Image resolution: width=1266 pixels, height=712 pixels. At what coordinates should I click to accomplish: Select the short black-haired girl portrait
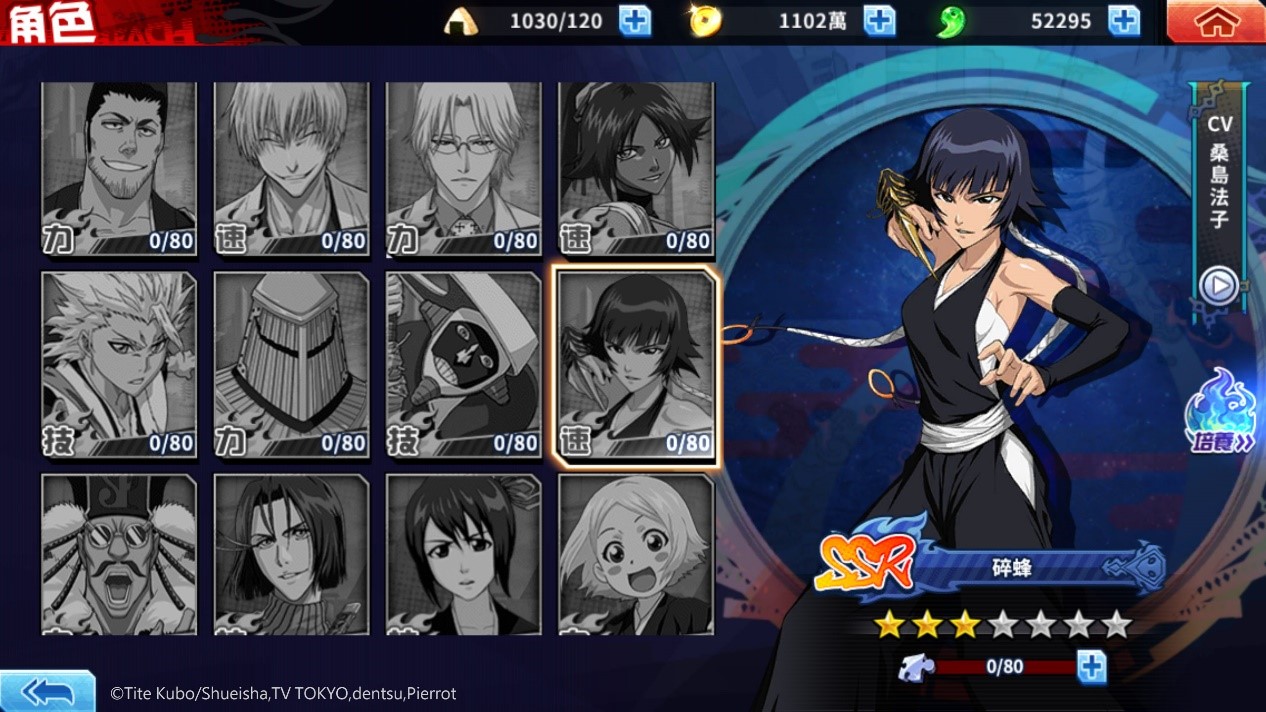[463, 554]
